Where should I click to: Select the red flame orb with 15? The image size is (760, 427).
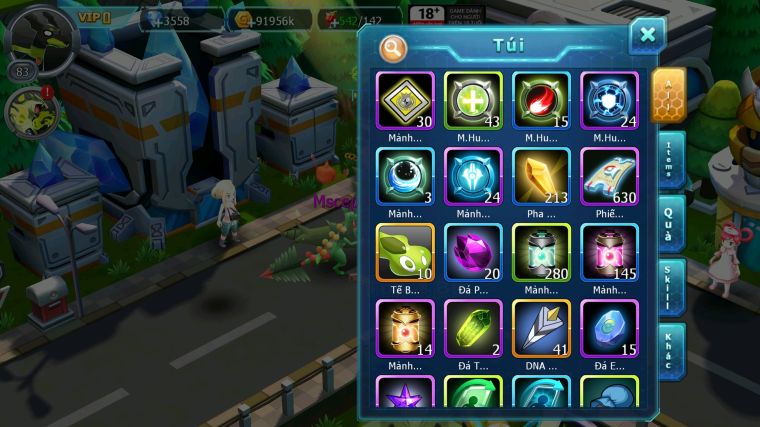[x=541, y=101]
